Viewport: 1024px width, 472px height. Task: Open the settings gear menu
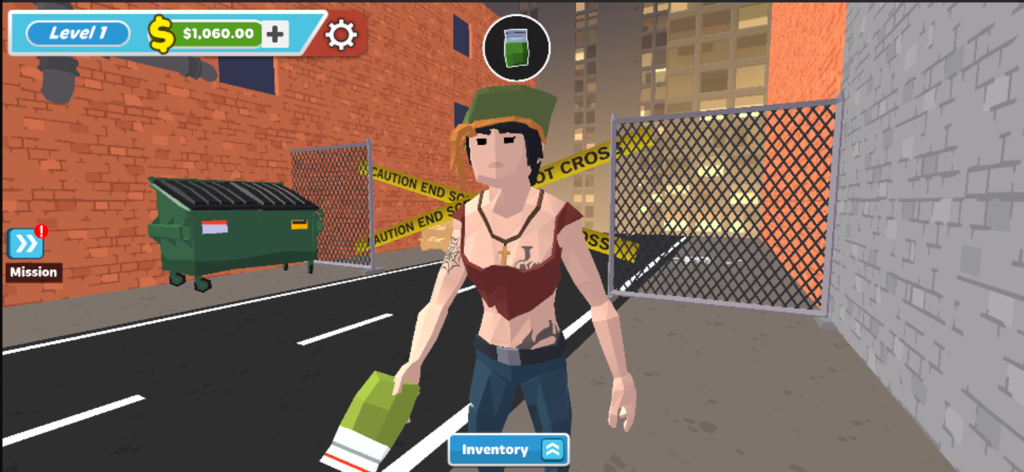tap(341, 35)
